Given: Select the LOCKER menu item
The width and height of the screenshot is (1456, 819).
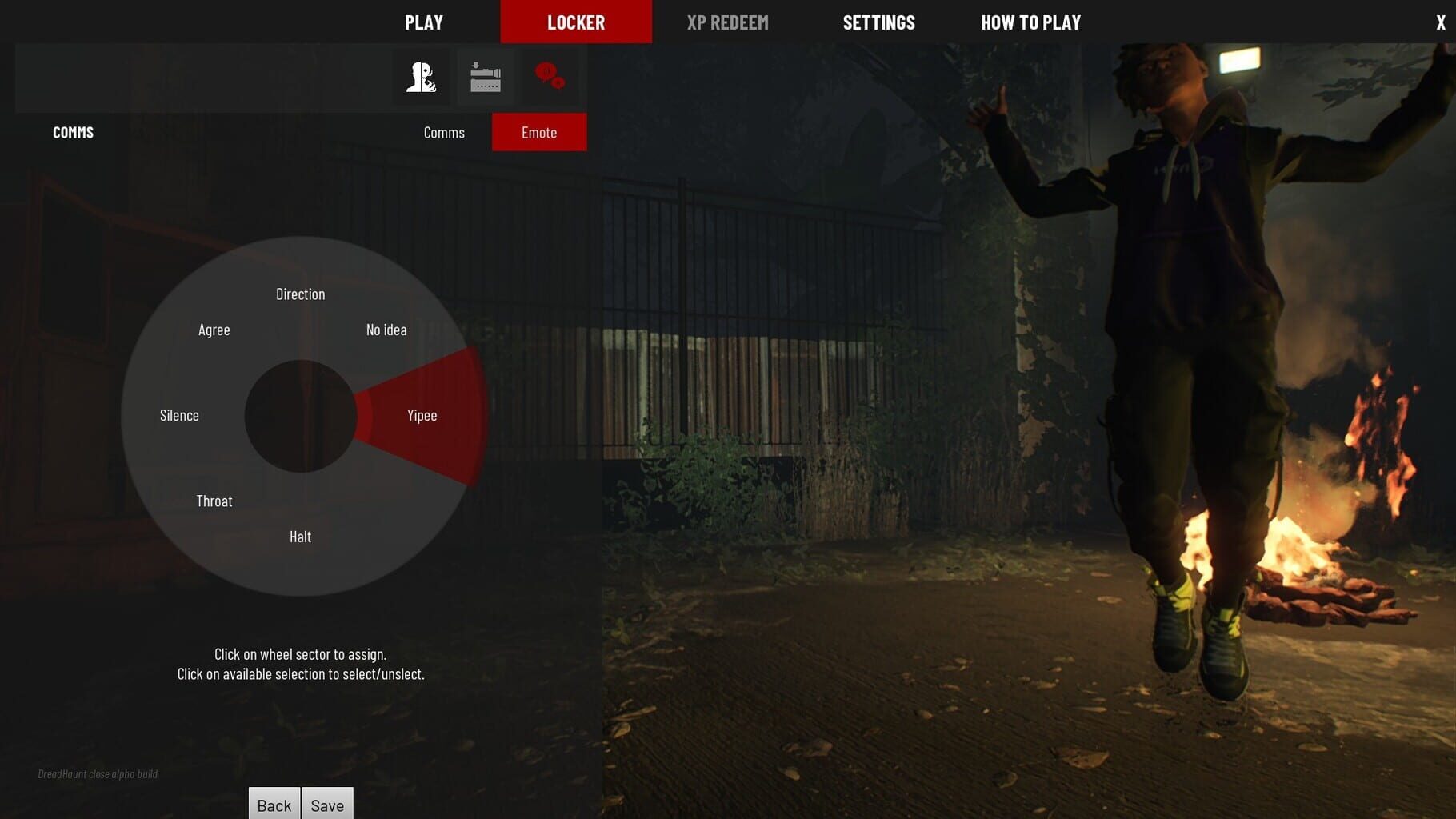Looking at the screenshot, I should 576,22.
